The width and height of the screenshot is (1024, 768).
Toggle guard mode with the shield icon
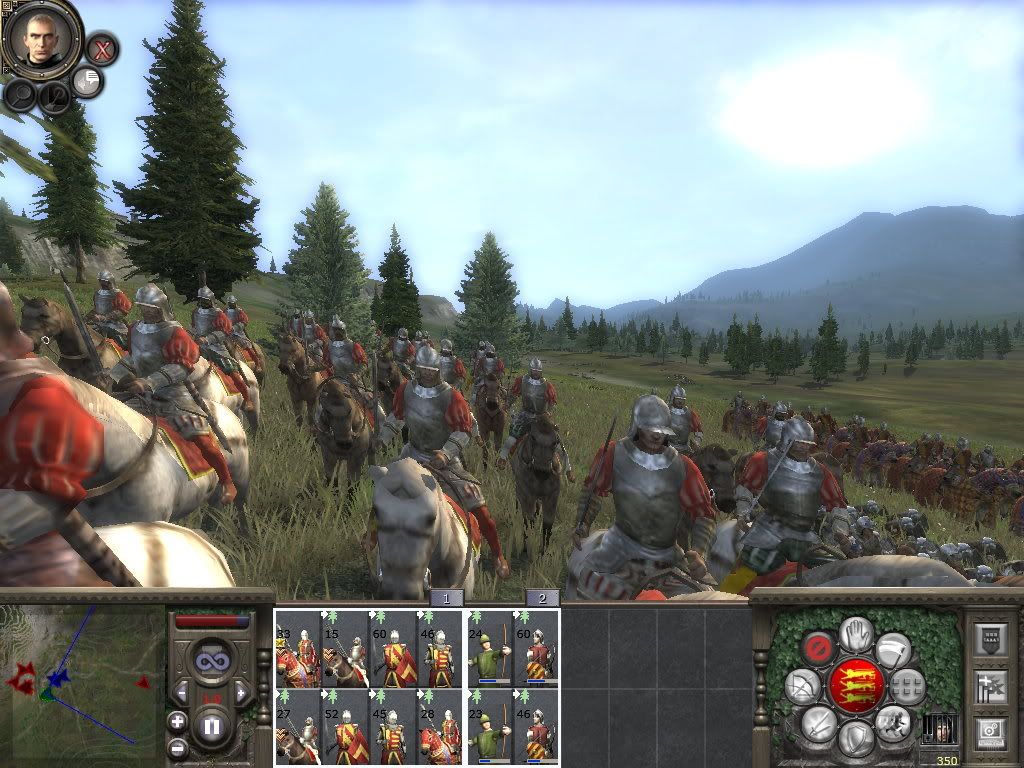tap(855, 738)
